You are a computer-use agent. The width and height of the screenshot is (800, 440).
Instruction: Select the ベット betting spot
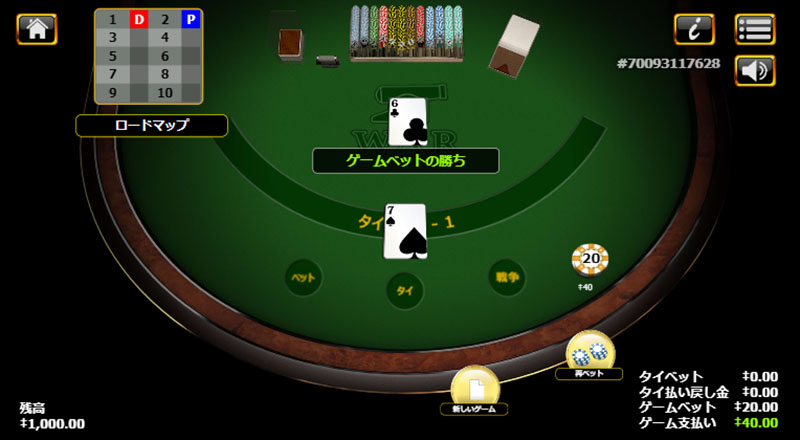pyautogui.click(x=302, y=277)
